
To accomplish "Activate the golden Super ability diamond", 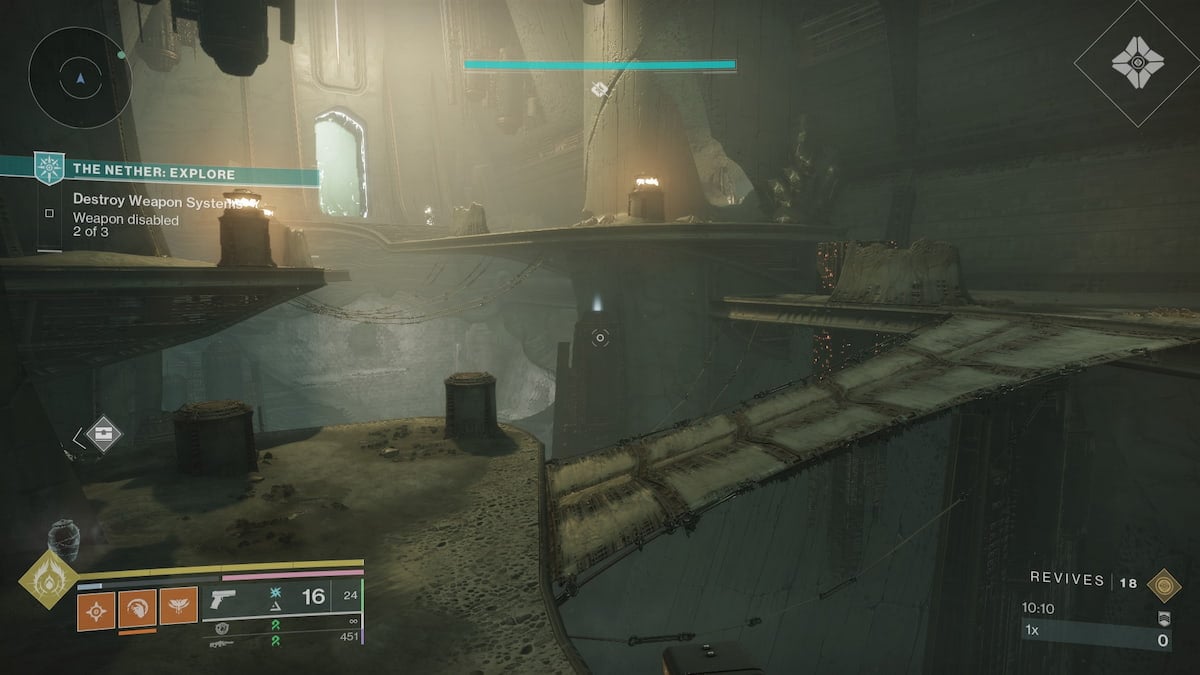I will point(48,578).
